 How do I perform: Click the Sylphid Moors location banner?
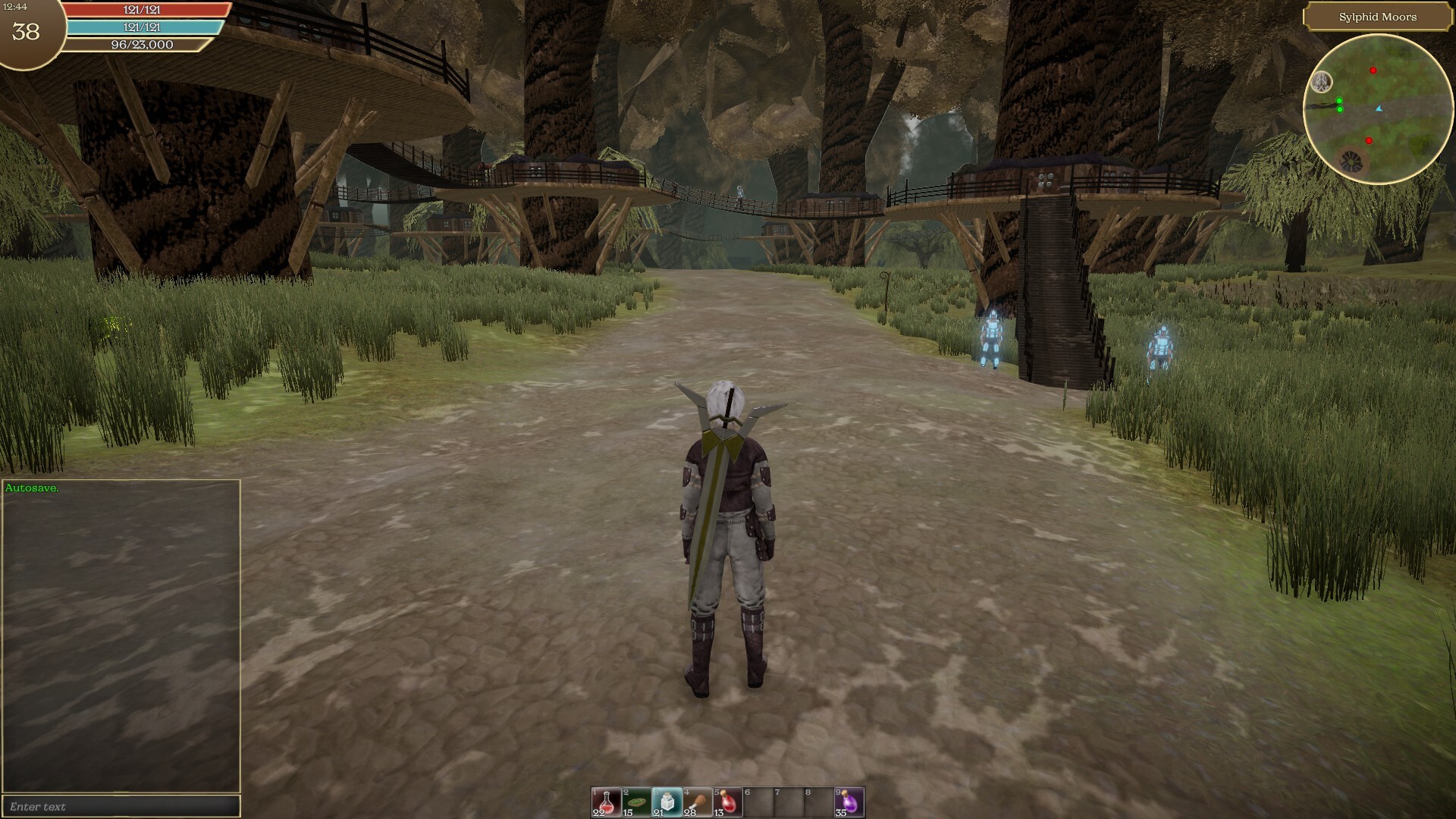click(1377, 17)
